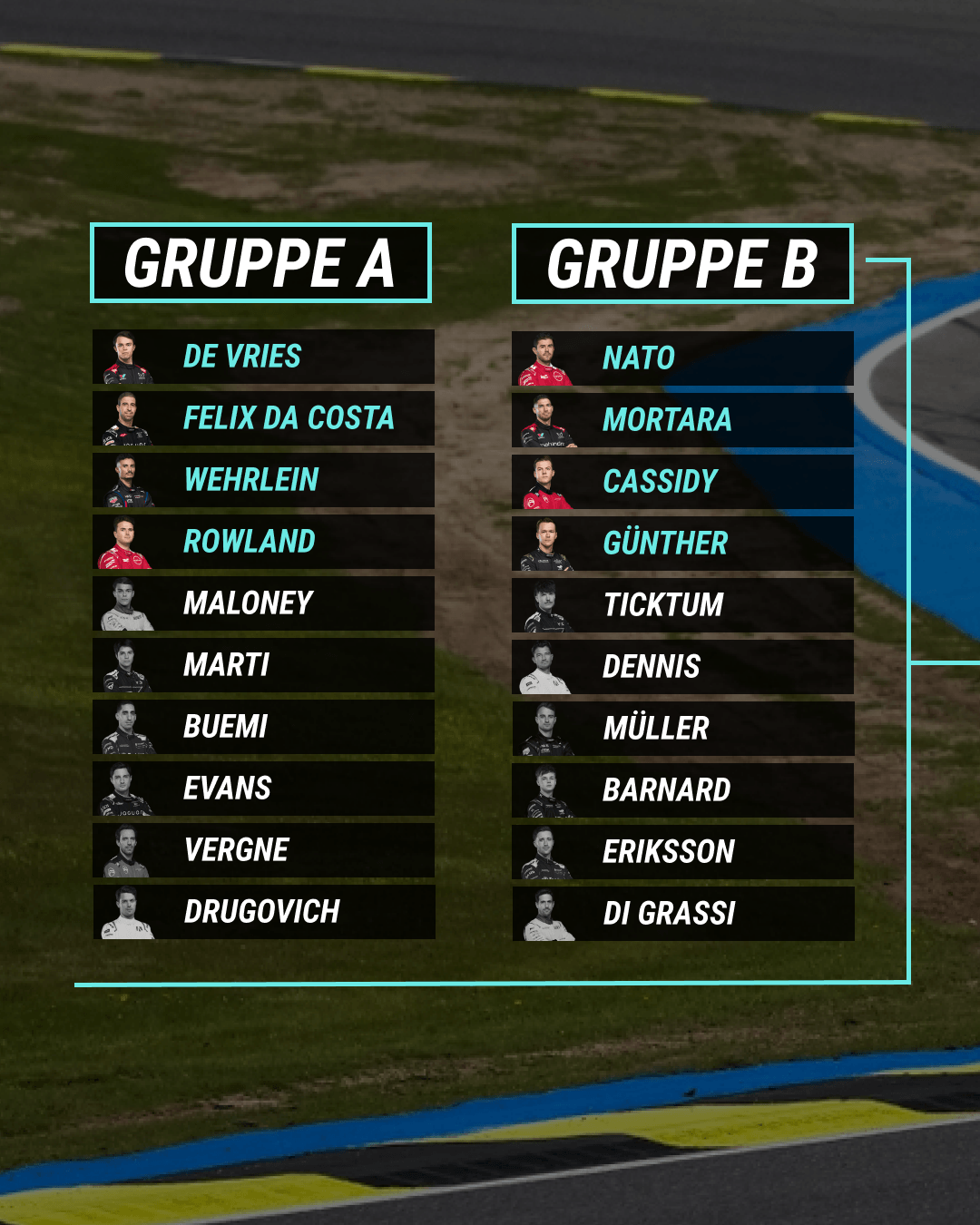Screen dimensions: 980x1225
Task: Select Felix da Costa from the list
Action: [x=263, y=418]
